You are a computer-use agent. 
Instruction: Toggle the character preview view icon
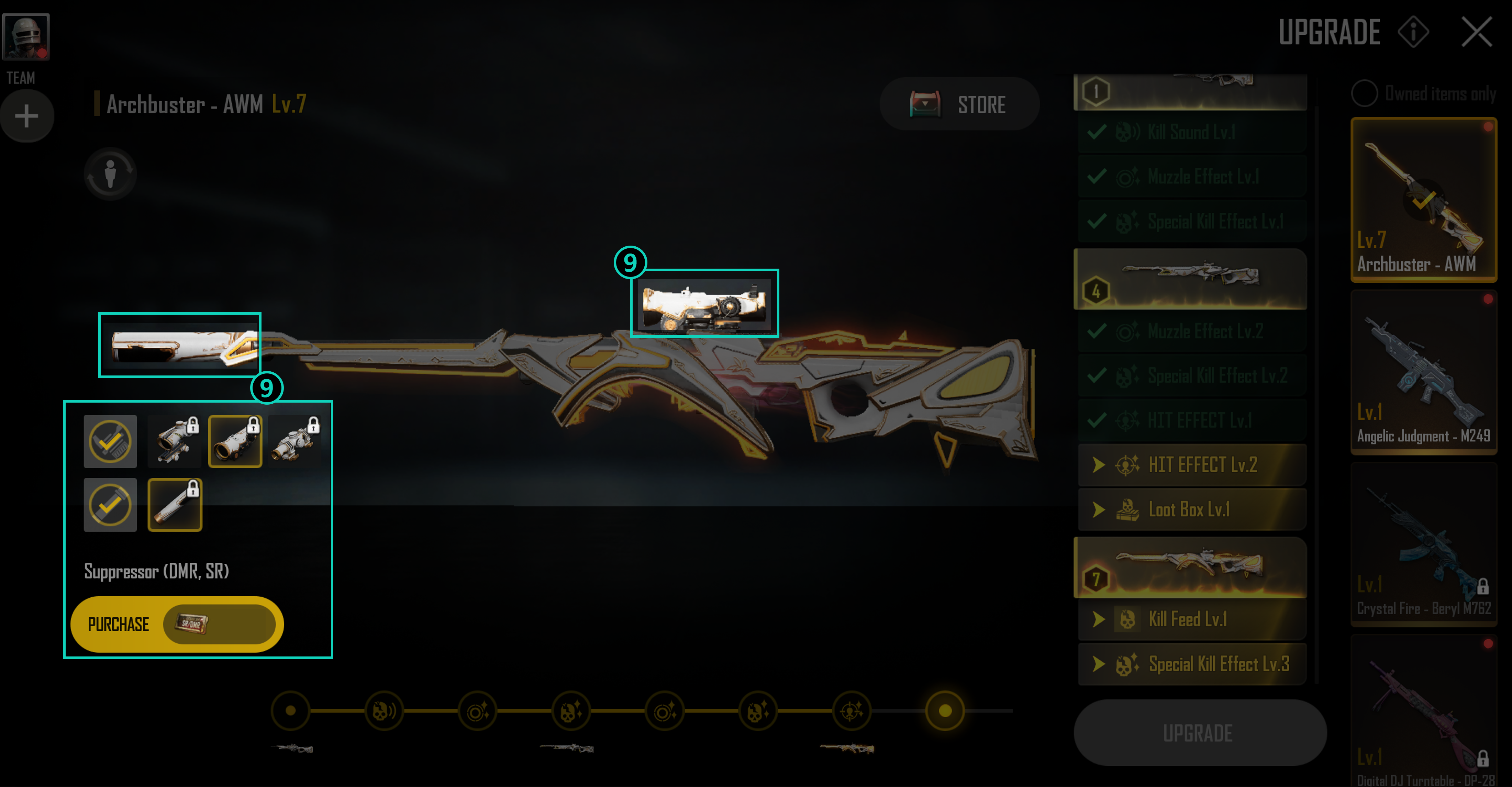point(110,174)
